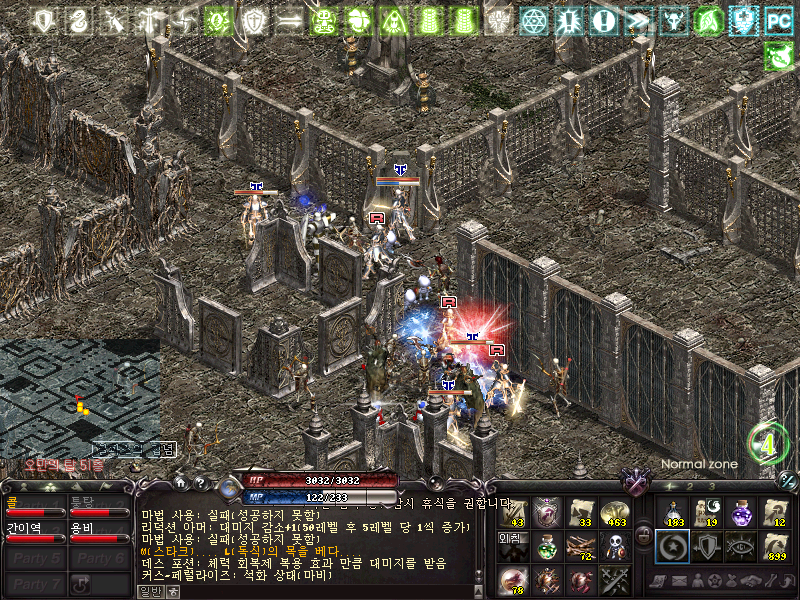Activate the selected star swirl skill

tap(673, 546)
